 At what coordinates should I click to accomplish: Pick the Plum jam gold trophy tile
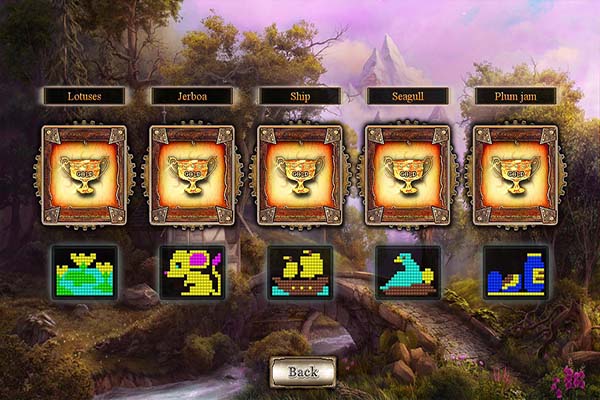516,174
